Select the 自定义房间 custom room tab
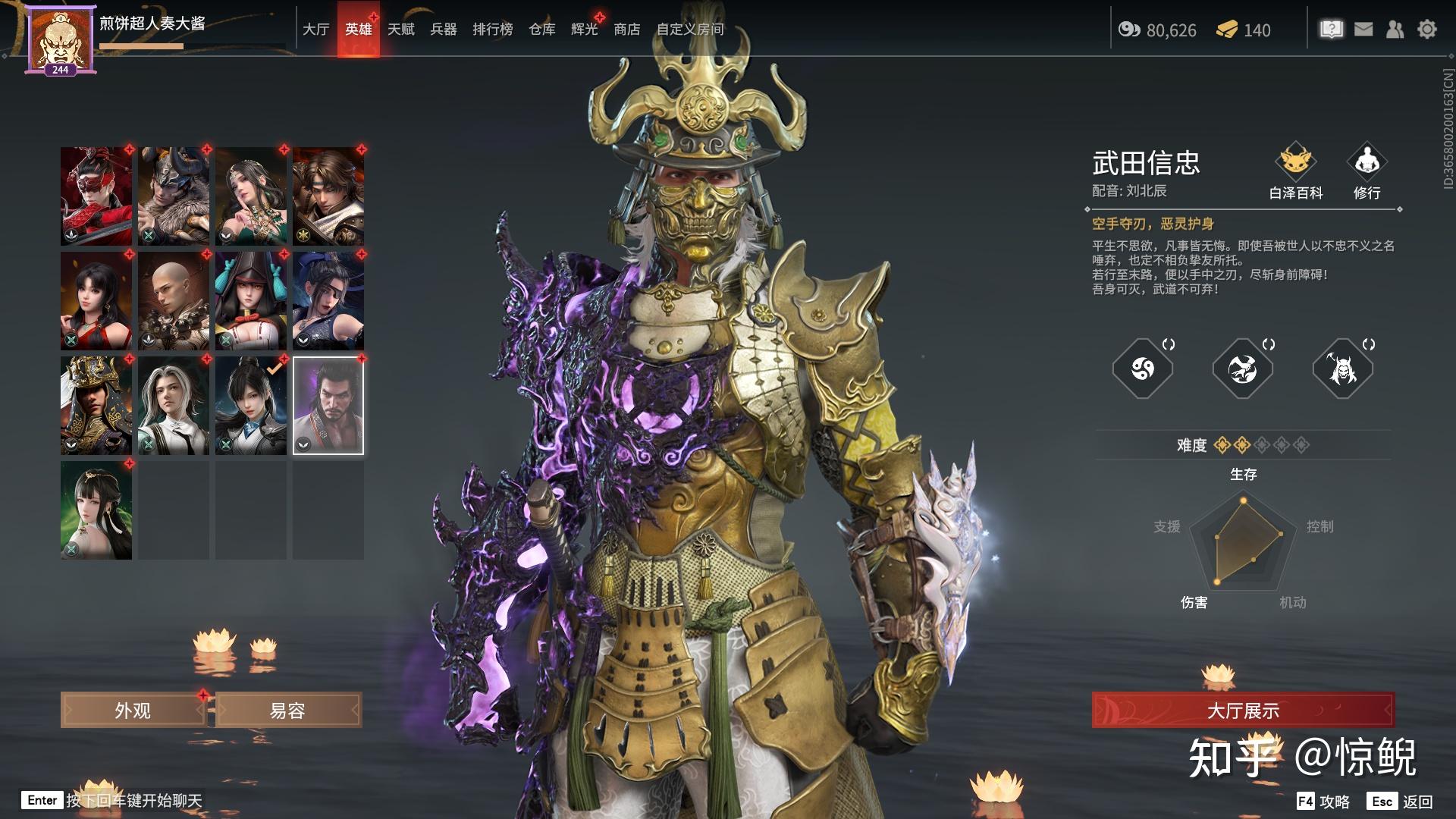1456x819 pixels. (690, 30)
